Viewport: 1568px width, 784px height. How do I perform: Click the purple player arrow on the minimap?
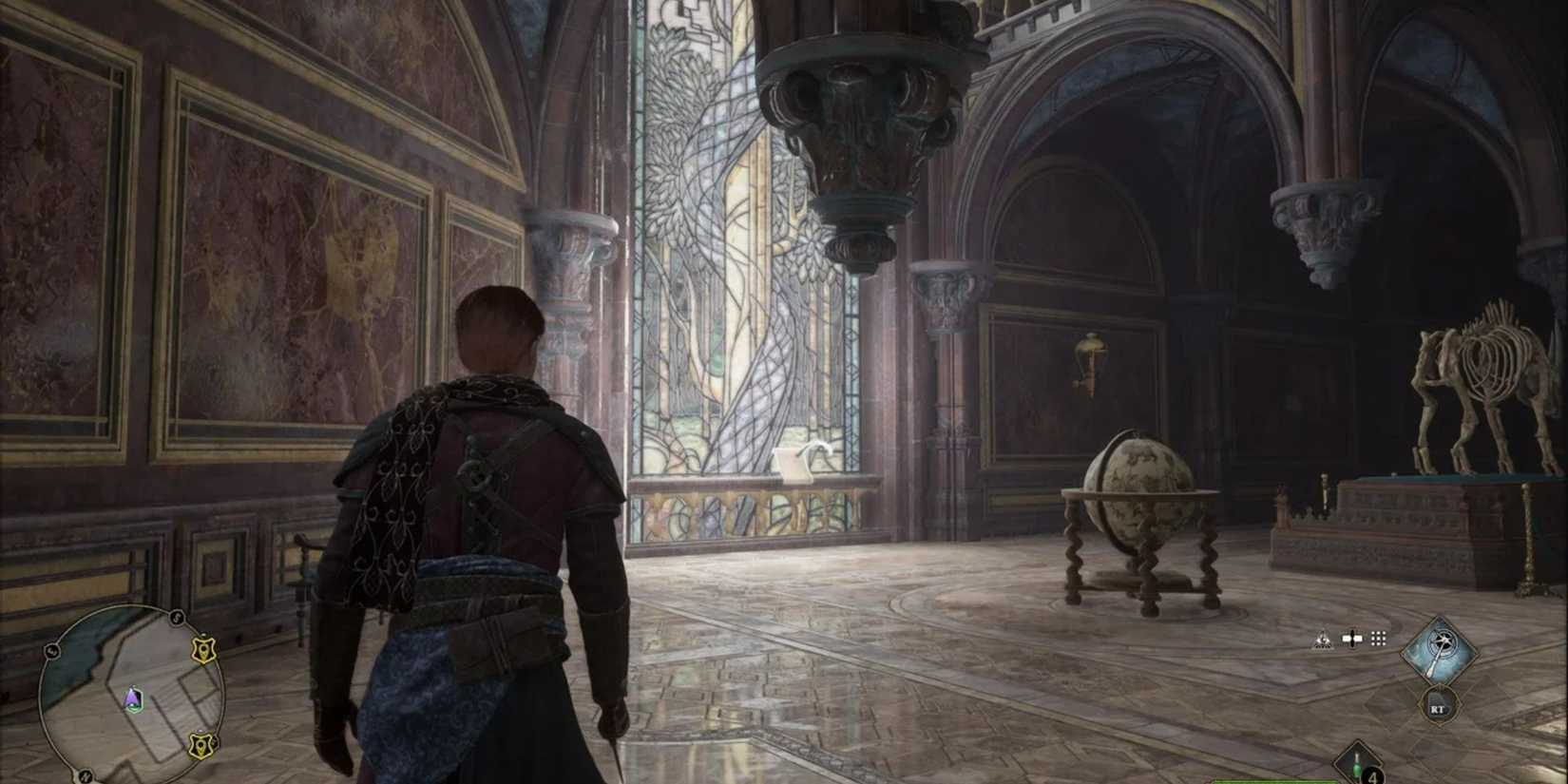point(133,700)
